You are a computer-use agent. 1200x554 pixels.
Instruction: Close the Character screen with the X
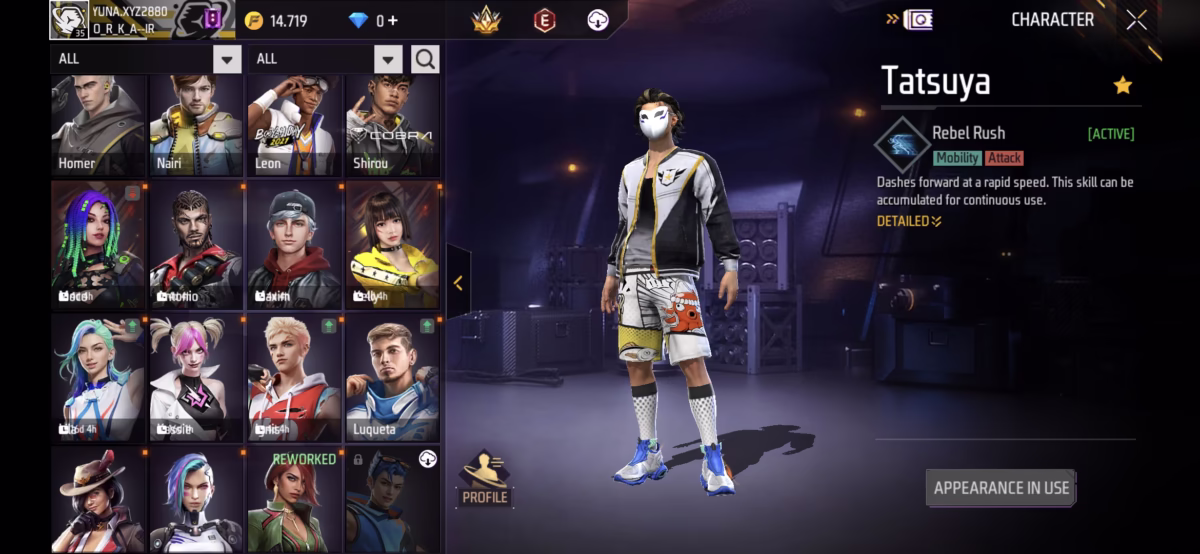1136,20
